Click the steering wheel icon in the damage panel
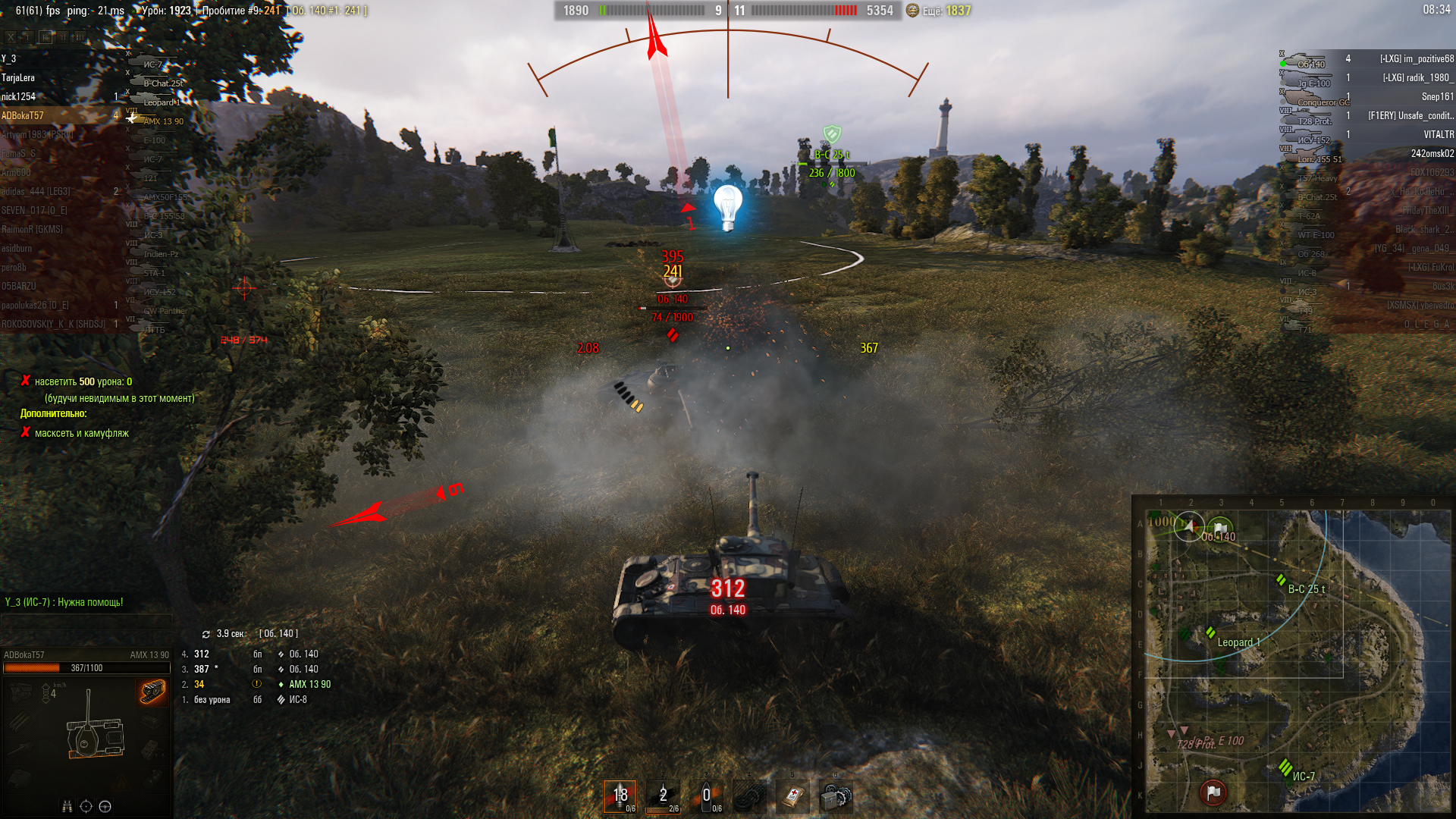This screenshot has height=819, width=1456. pyautogui.click(x=105, y=806)
